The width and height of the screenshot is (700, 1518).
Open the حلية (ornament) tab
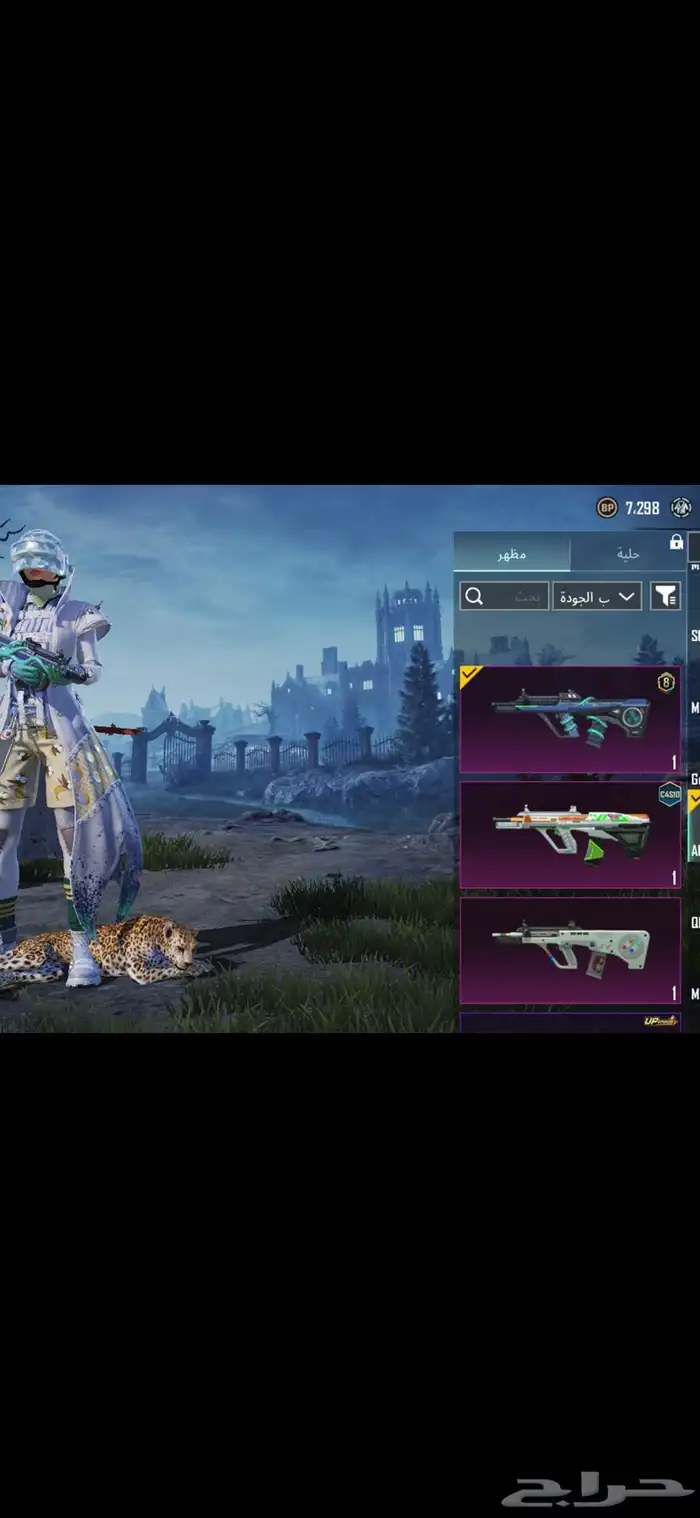coord(627,553)
